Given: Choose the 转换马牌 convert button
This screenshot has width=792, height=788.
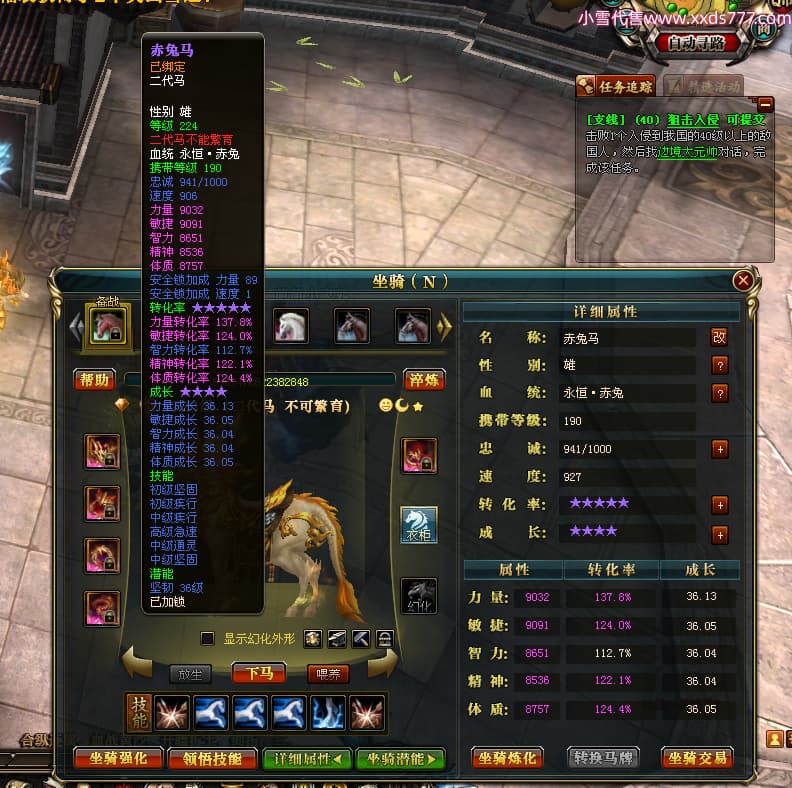Looking at the screenshot, I should [603, 758].
